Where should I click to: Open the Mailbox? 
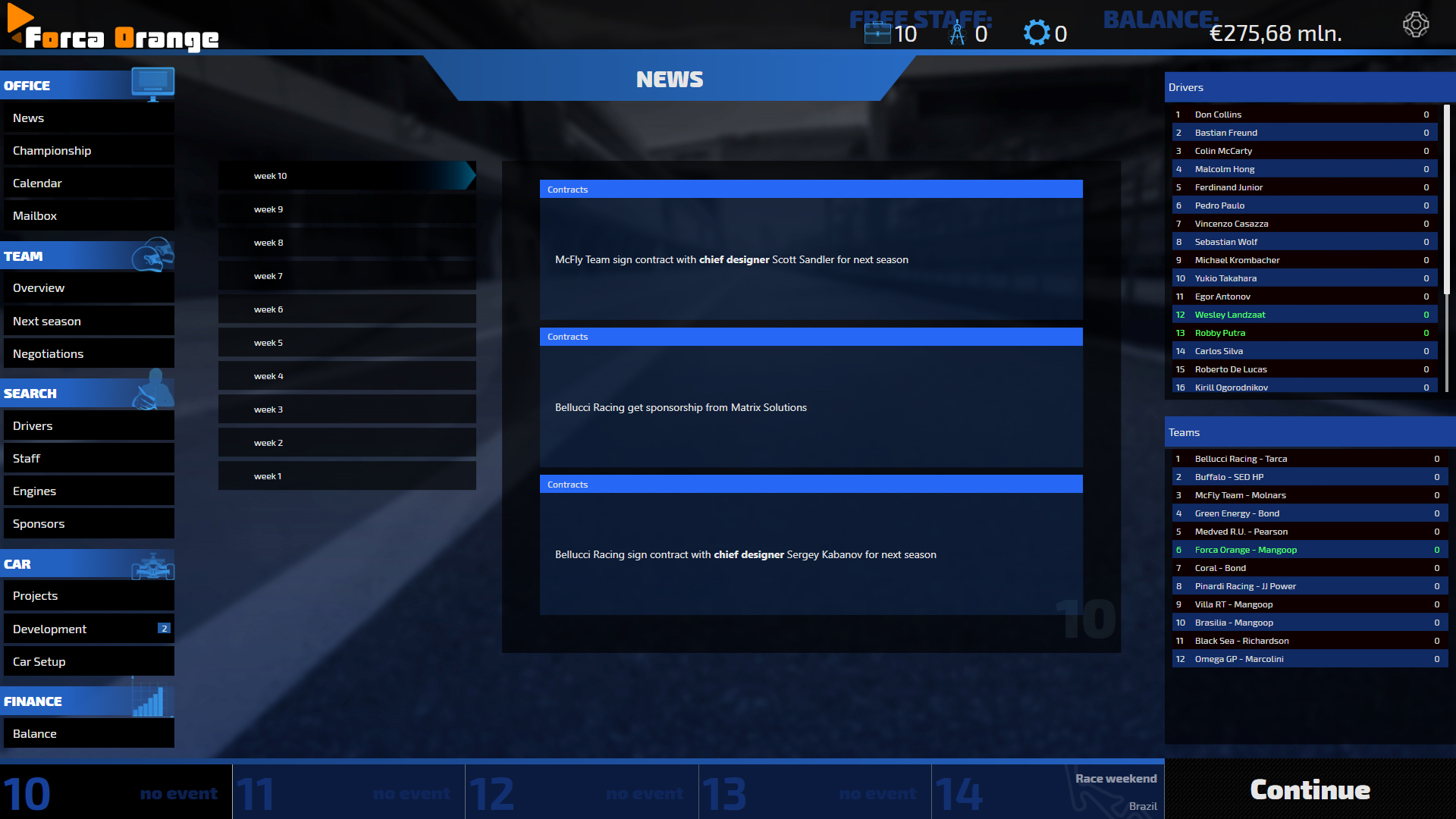(88, 216)
